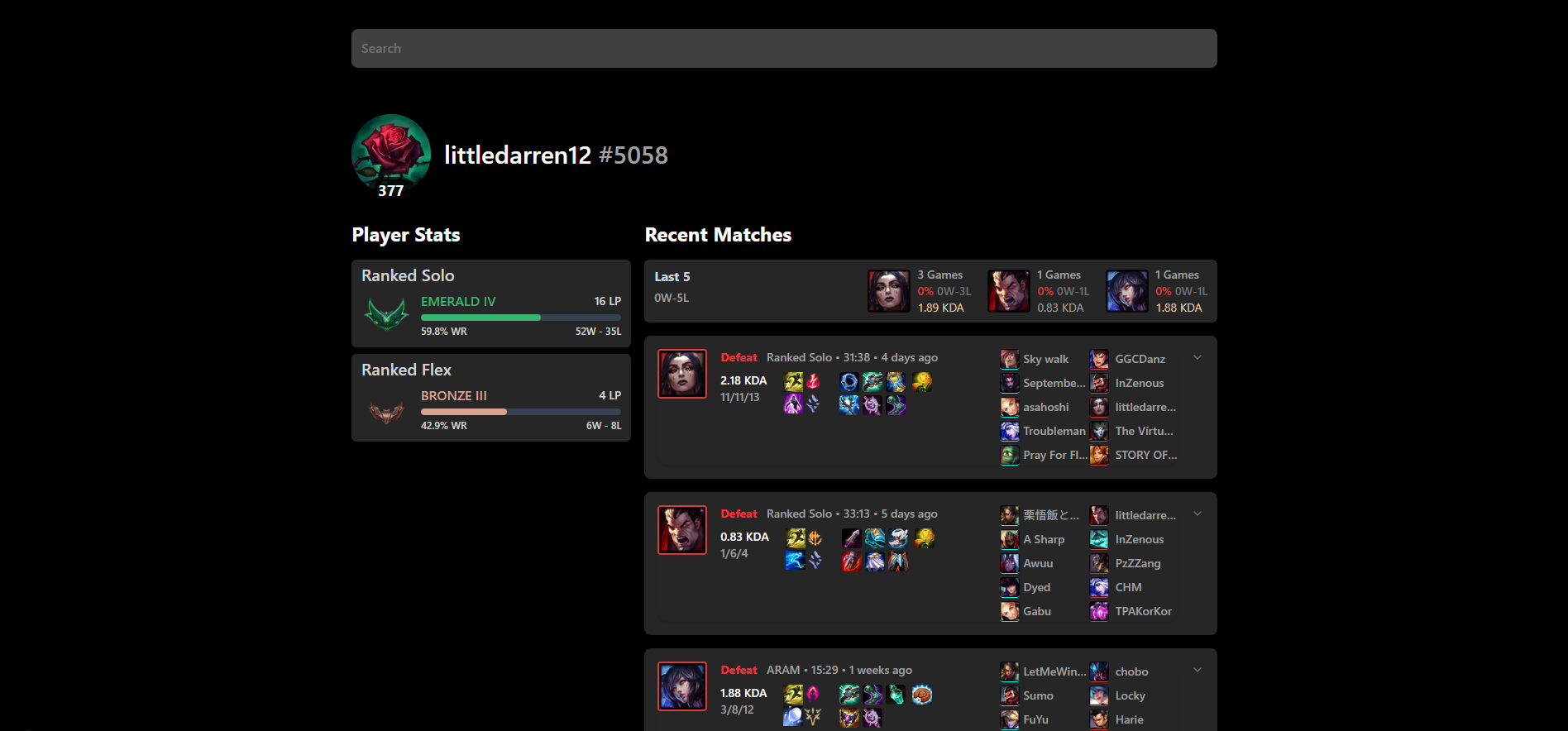This screenshot has width=1568, height=731.
Task: Expand the ARAM match details
Action: coord(1197,669)
